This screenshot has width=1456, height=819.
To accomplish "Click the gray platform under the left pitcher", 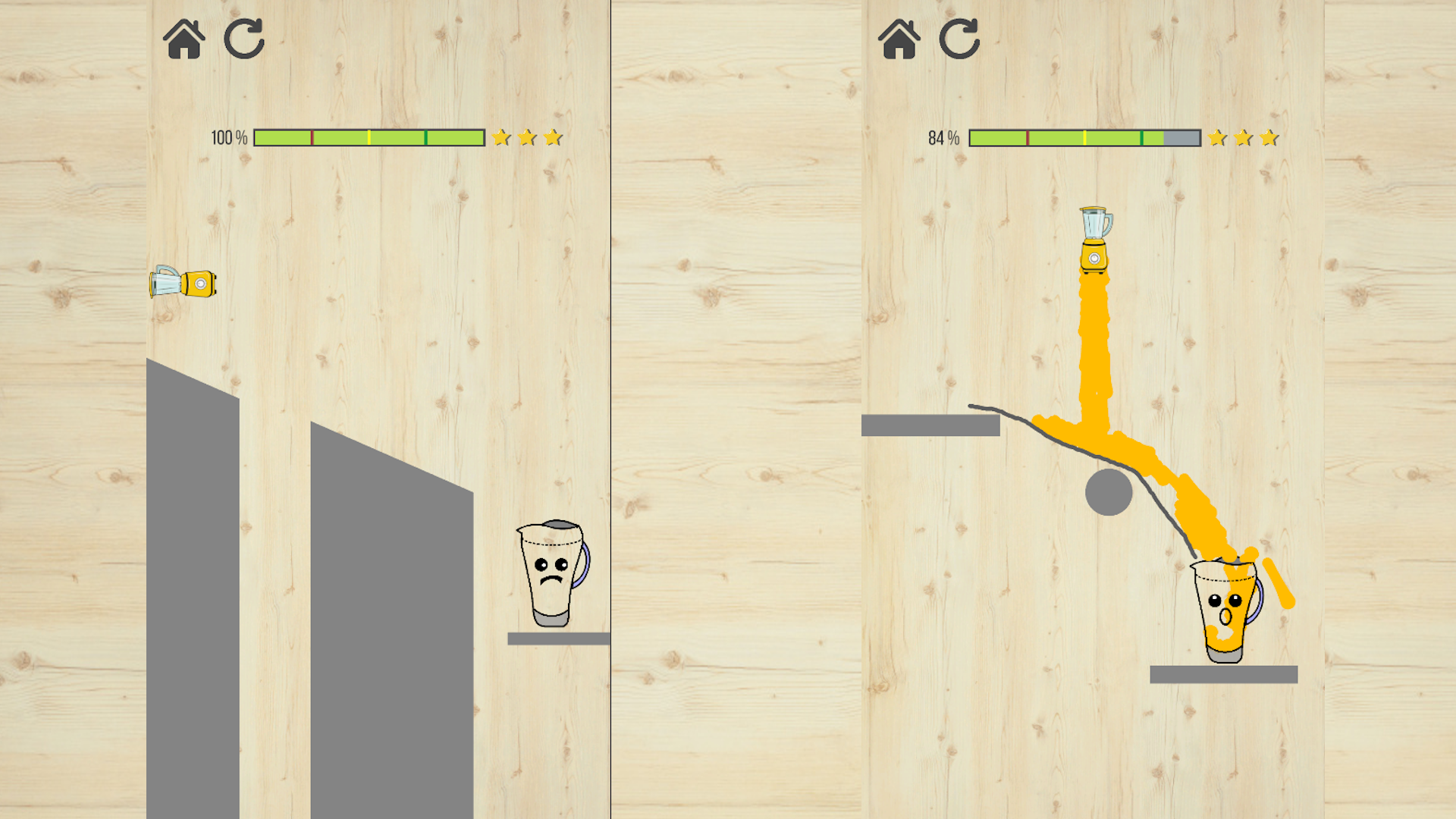I will coord(559,639).
